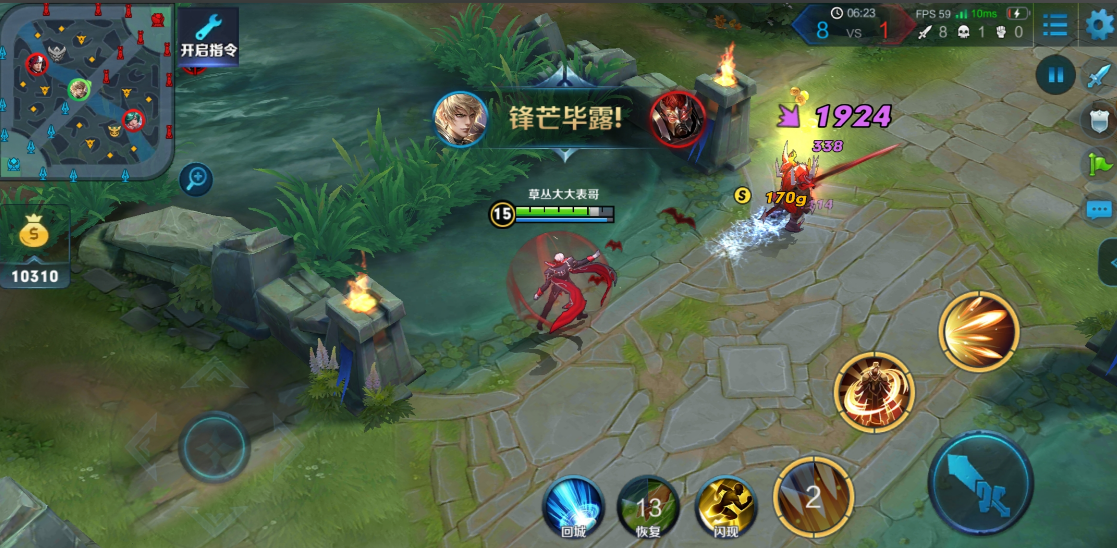Show the scoreboard list panel
Image resolution: width=1117 pixels, height=548 pixels.
(x=1054, y=24)
